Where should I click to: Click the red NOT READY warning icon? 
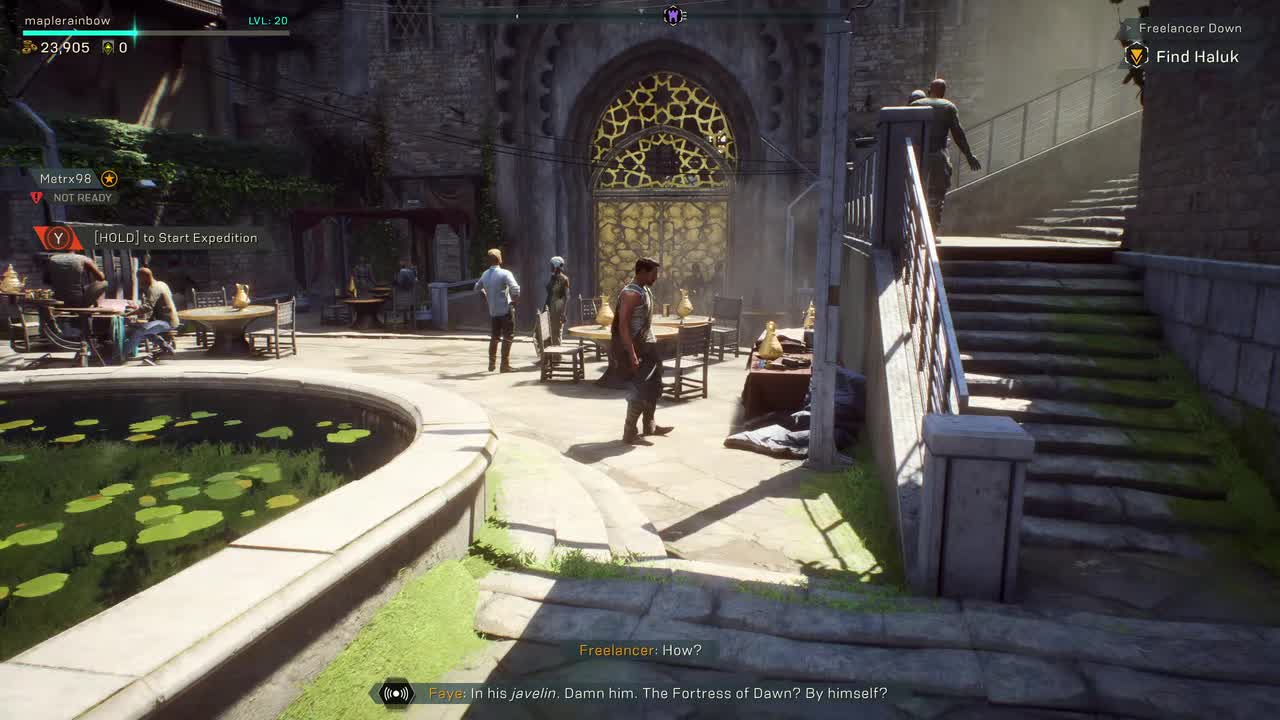[x=36, y=197]
